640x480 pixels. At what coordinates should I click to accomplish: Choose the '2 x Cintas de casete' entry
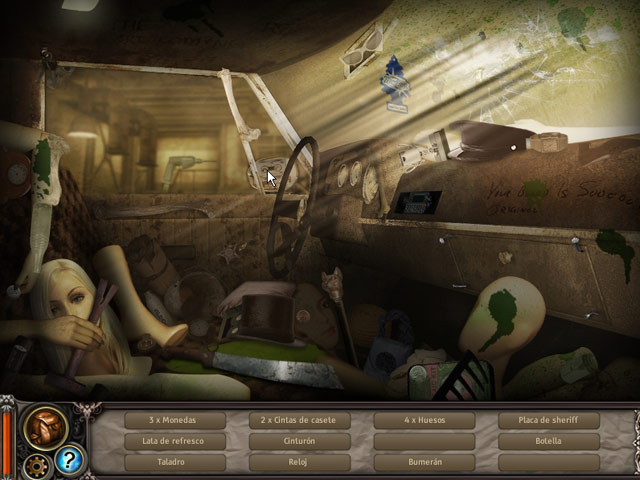299,420
